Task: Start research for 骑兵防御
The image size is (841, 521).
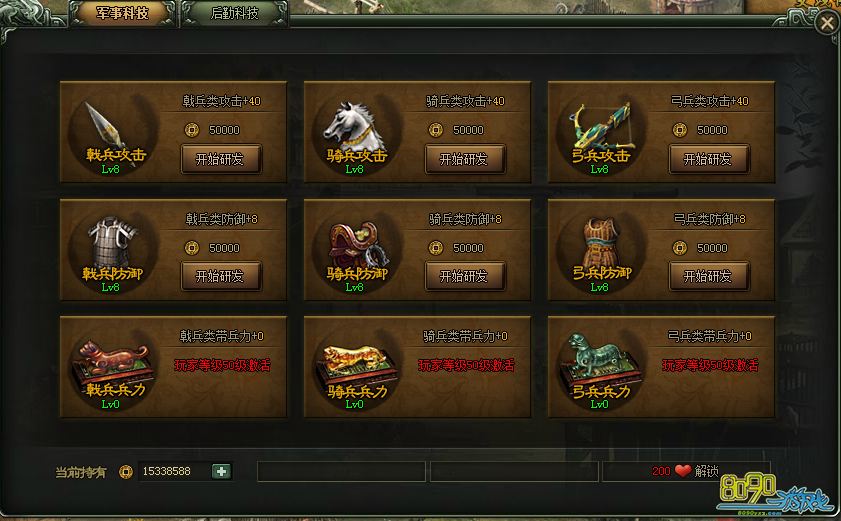Action: [x=465, y=276]
